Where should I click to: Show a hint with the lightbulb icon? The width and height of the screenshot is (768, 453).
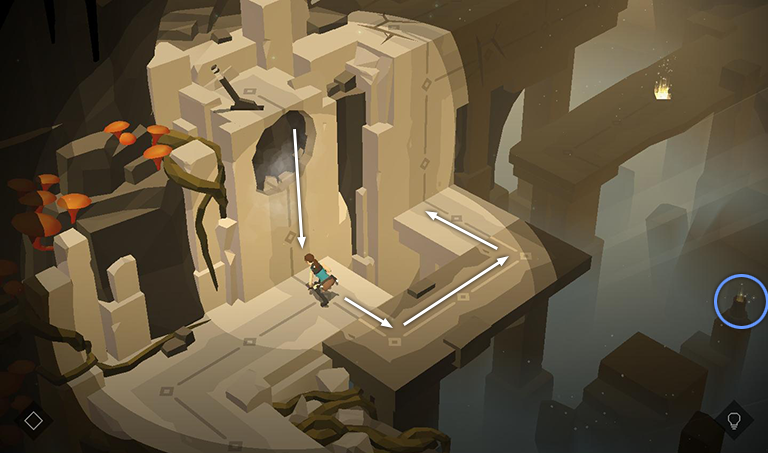[x=734, y=420]
